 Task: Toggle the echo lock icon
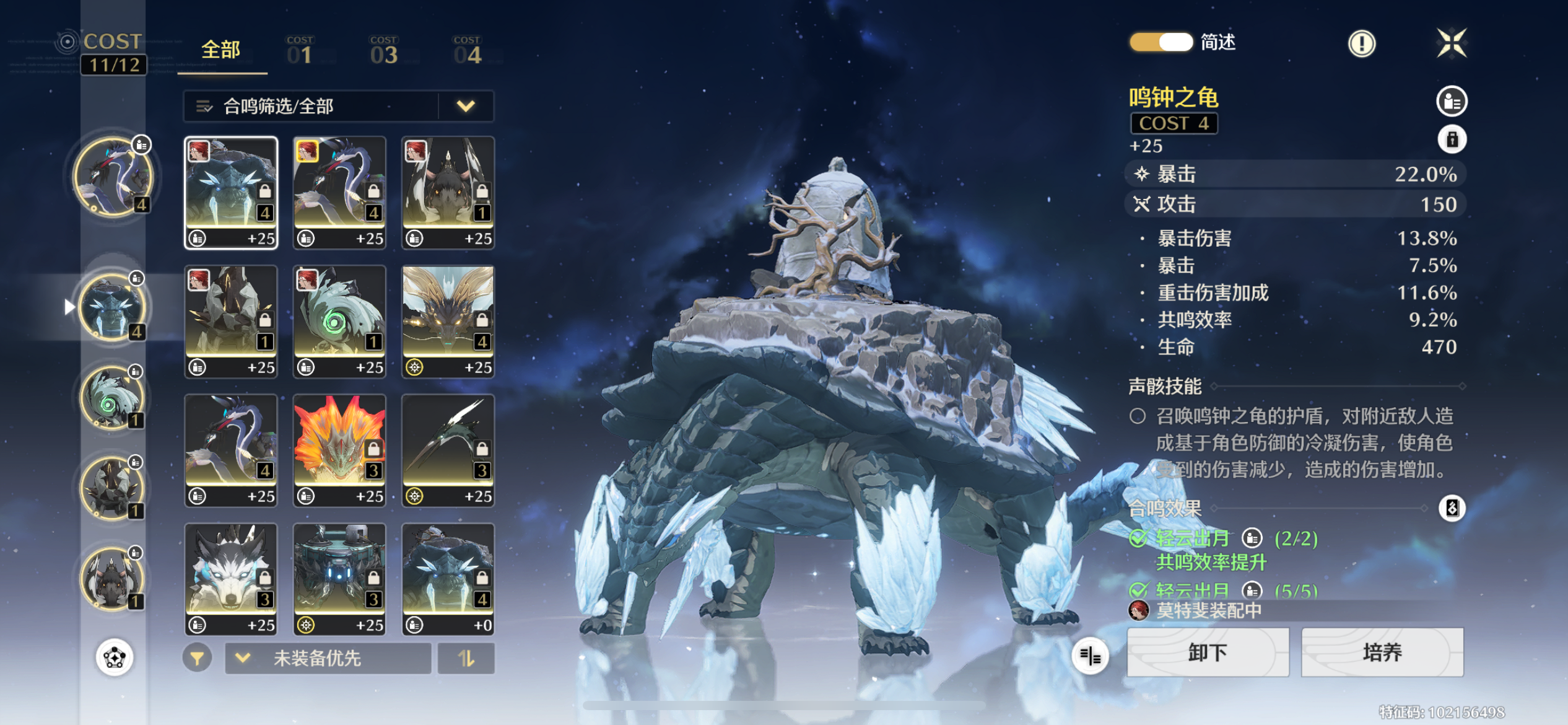tap(1452, 139)
